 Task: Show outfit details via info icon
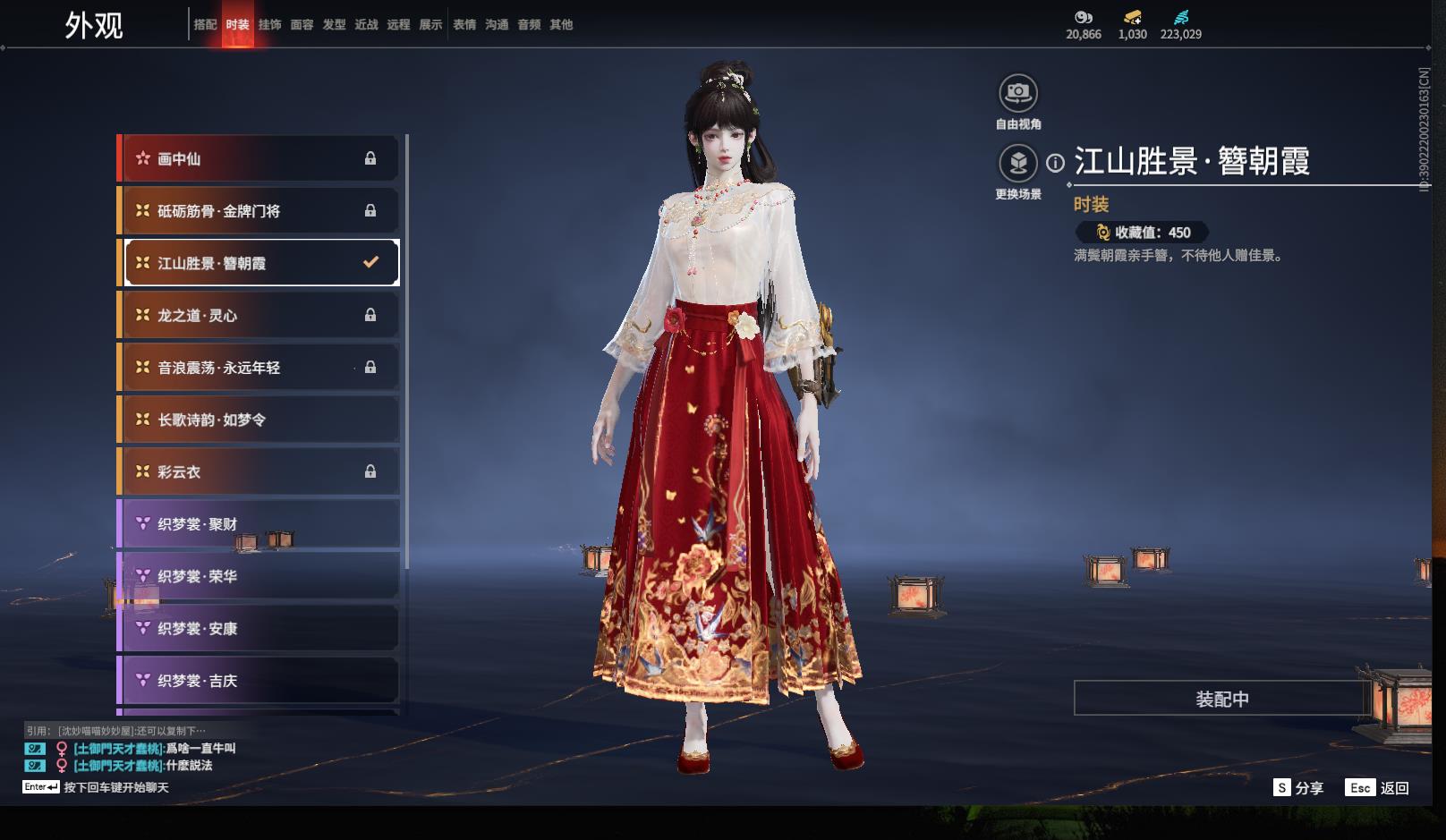click(x=1056, y=163)
